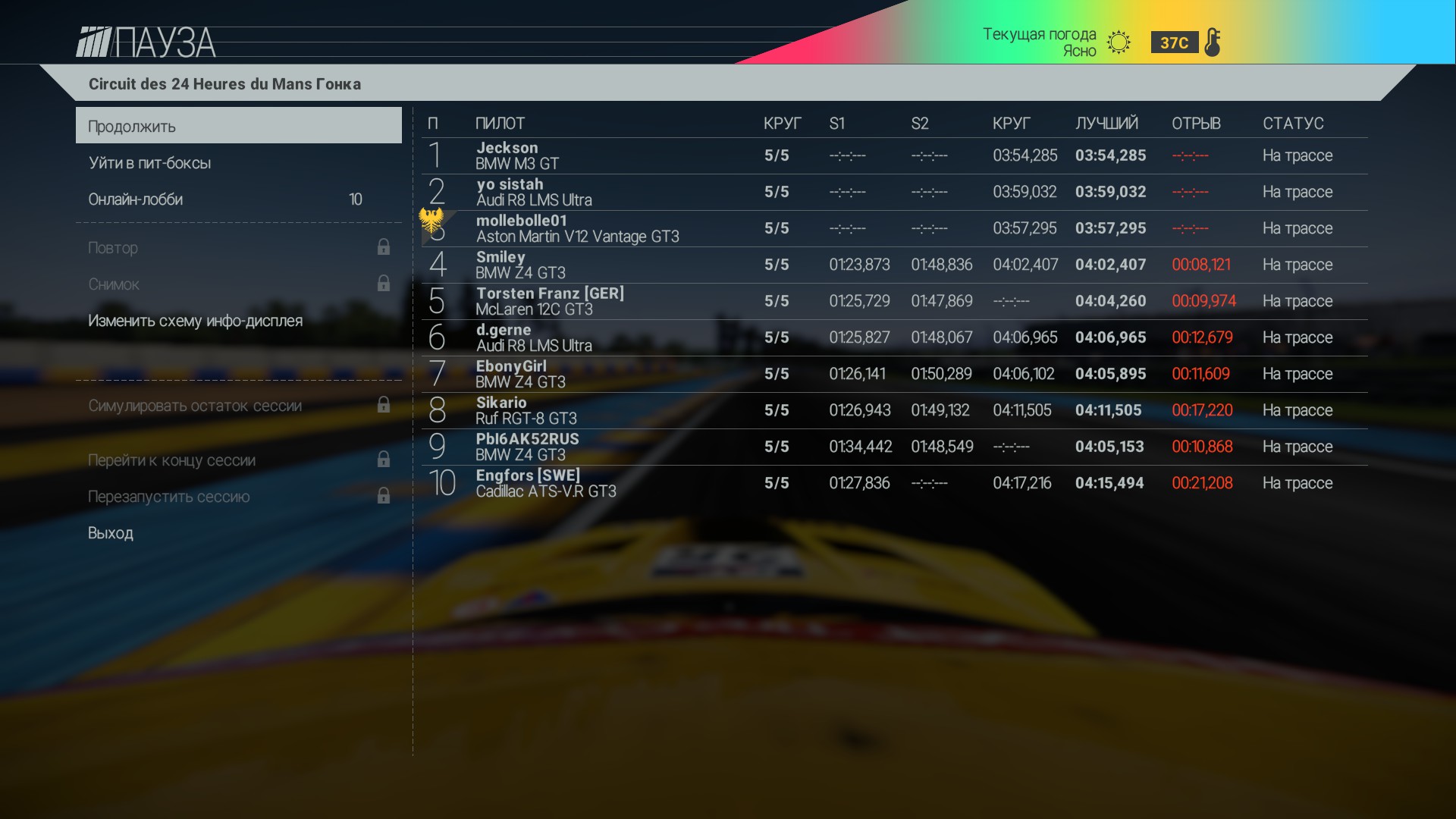Click the lock beside Симулировать остаток сессии

(384, 406)
